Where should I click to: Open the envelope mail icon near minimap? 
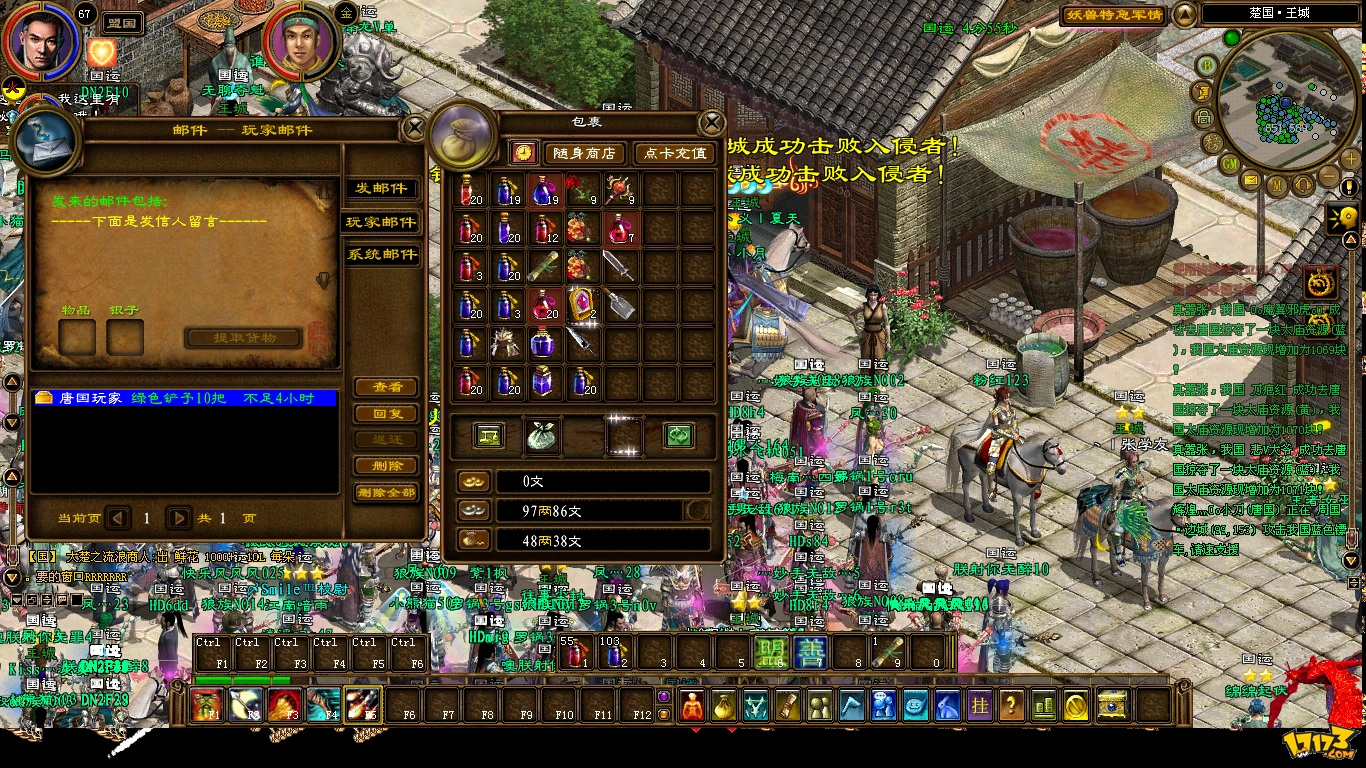pyautogui.click(x=1250, y=180)
